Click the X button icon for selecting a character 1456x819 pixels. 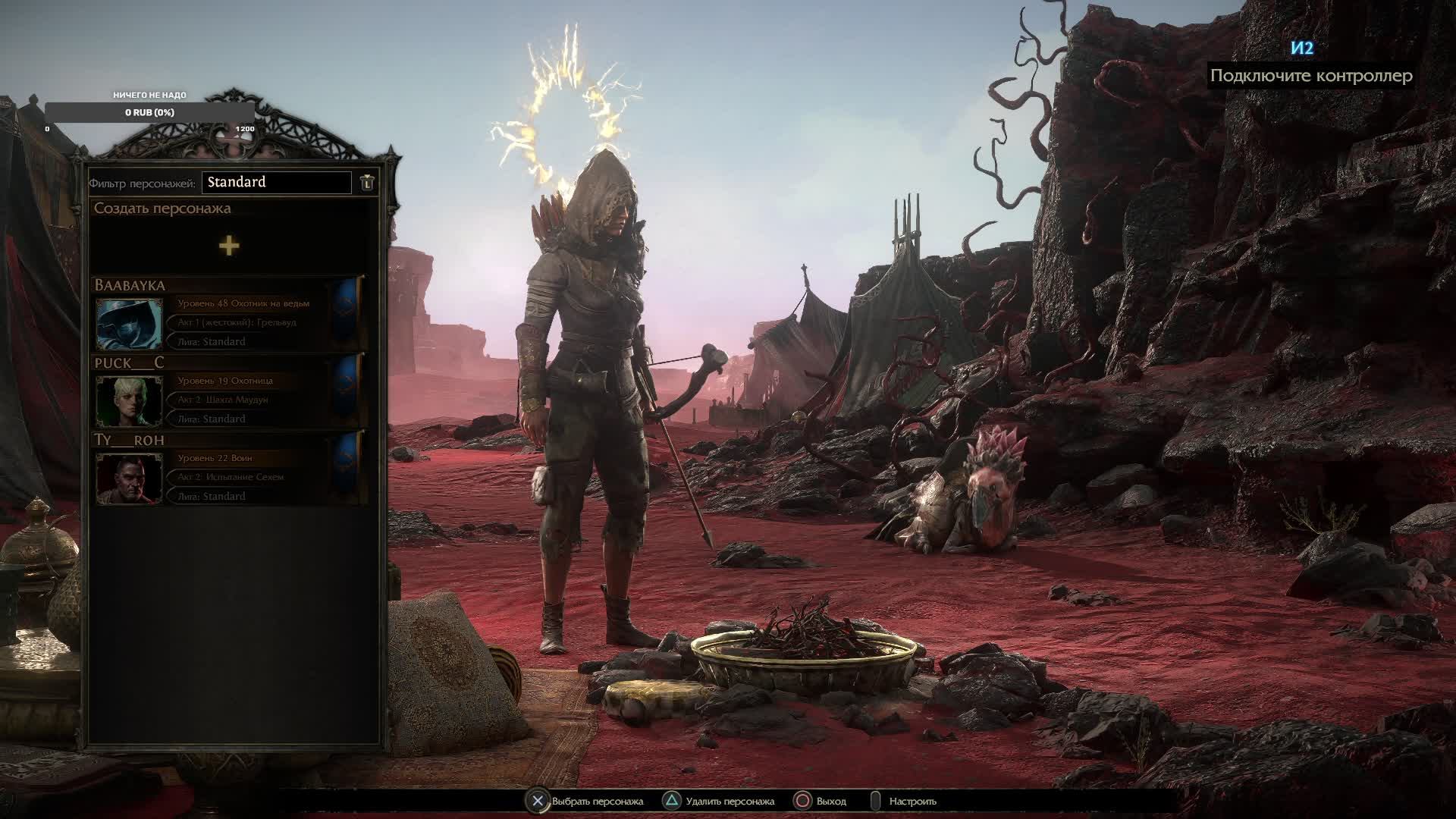coord(538,800)
